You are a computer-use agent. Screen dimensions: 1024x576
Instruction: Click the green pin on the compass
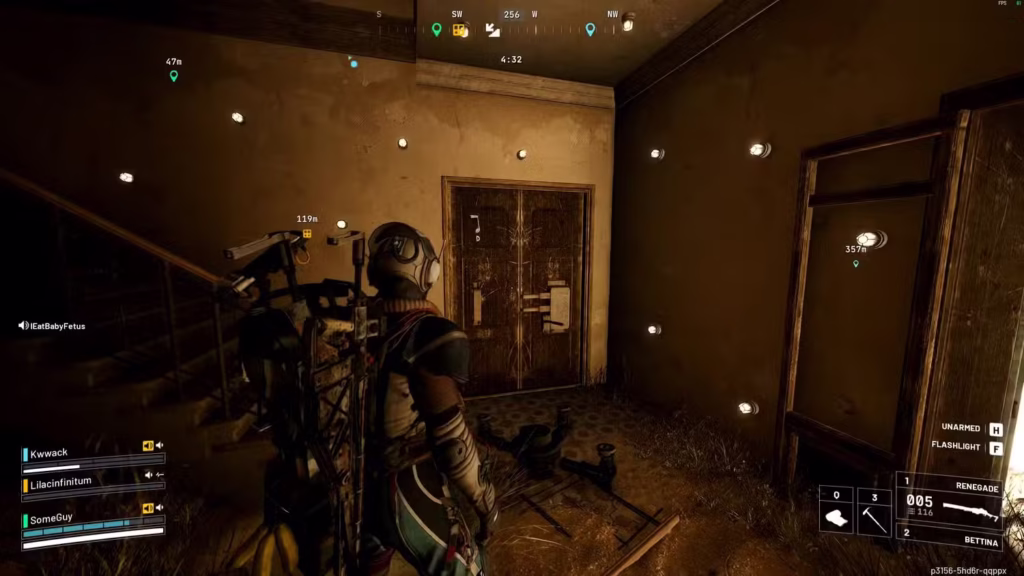tap(436, 30)
